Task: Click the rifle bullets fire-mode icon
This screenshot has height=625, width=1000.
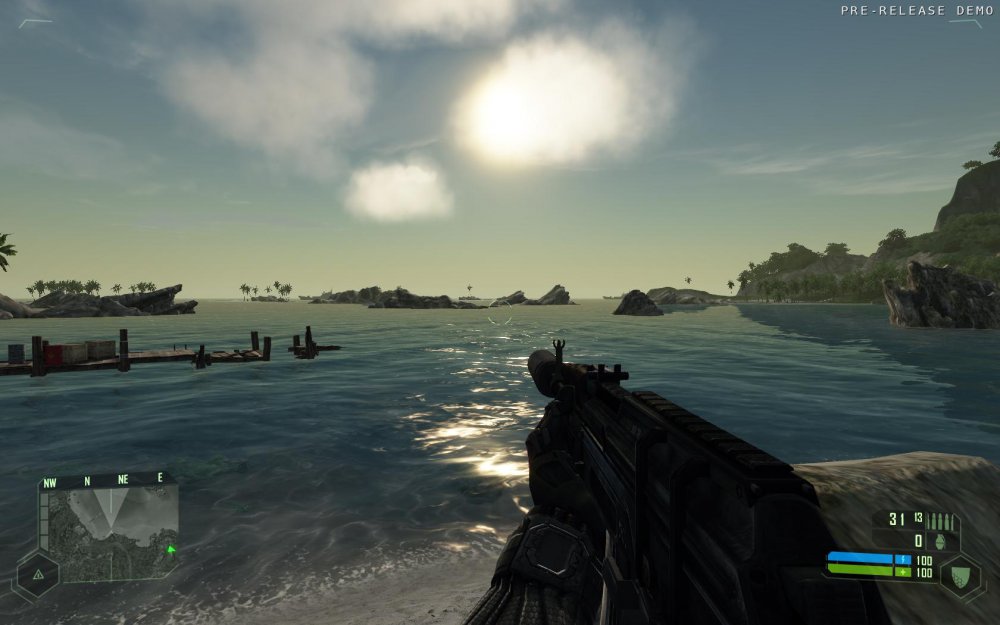Action: [x=941, y=521]
